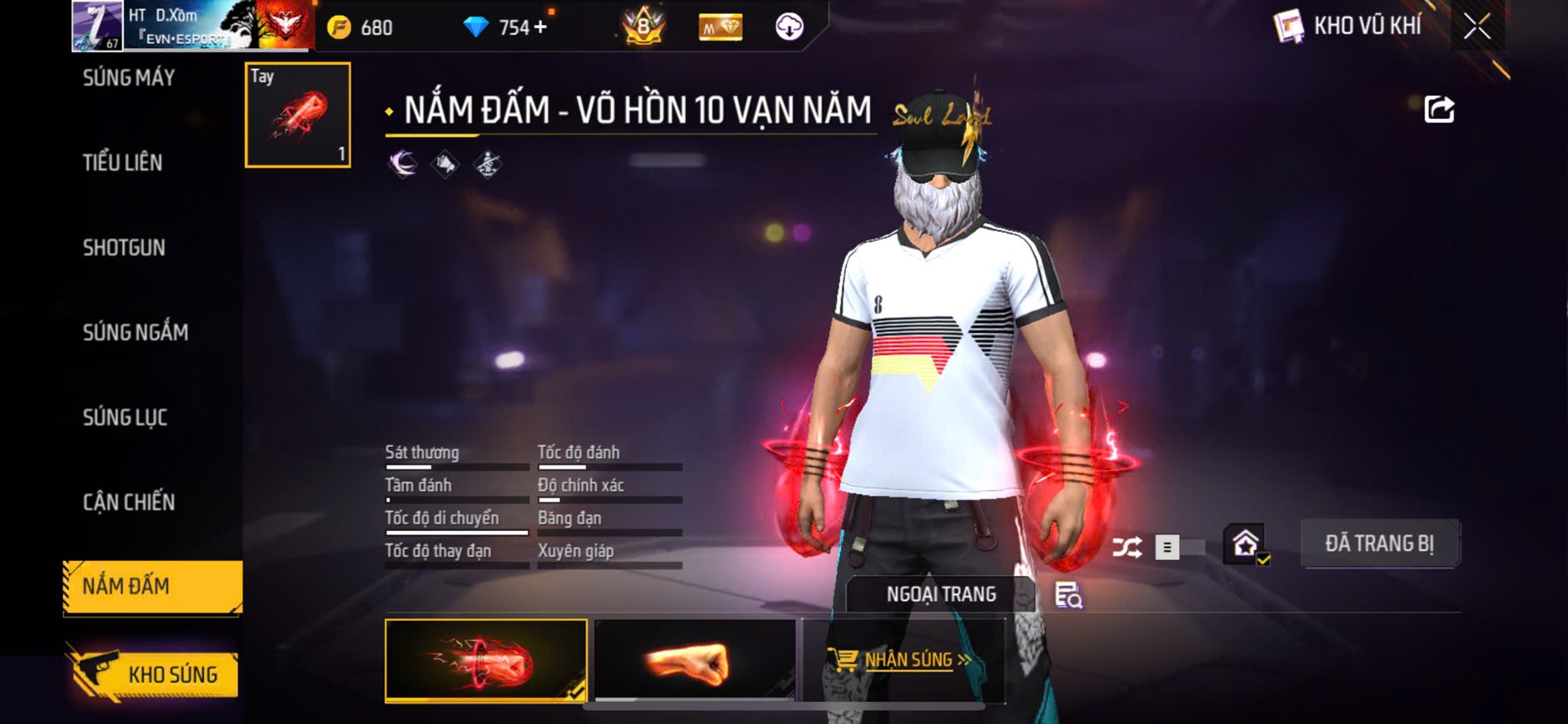The width and height of the screenshot is (1568, 724).
Task: Select the TIỂU LIÊN weapon category
Action: pyautogui.click(x=122, y=162)
